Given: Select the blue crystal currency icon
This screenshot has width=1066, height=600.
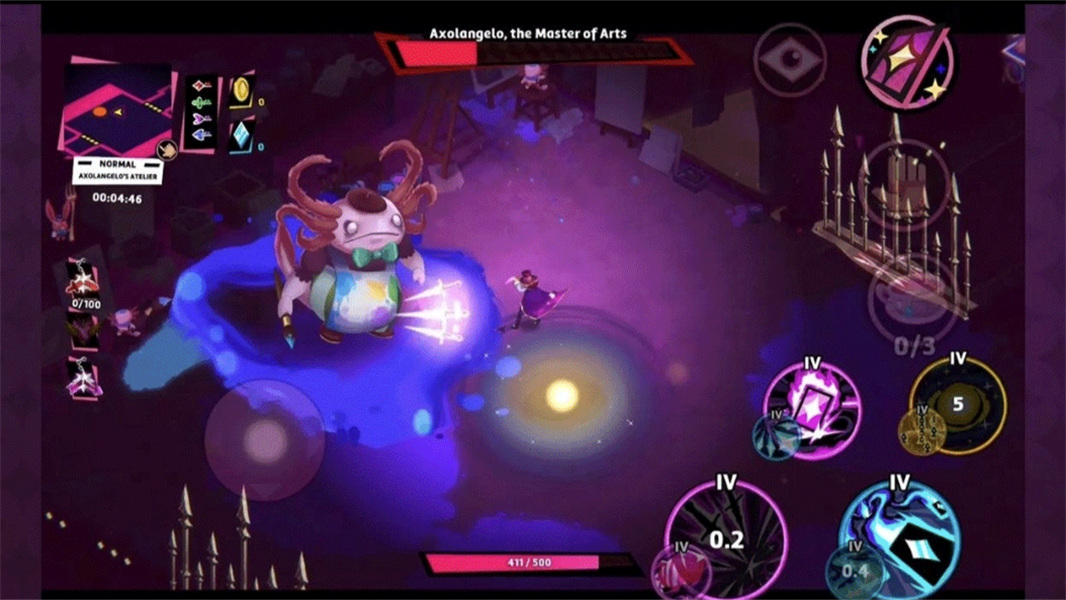Looking at the screenshot, I should pyautogui.click(x=241, y=137).
